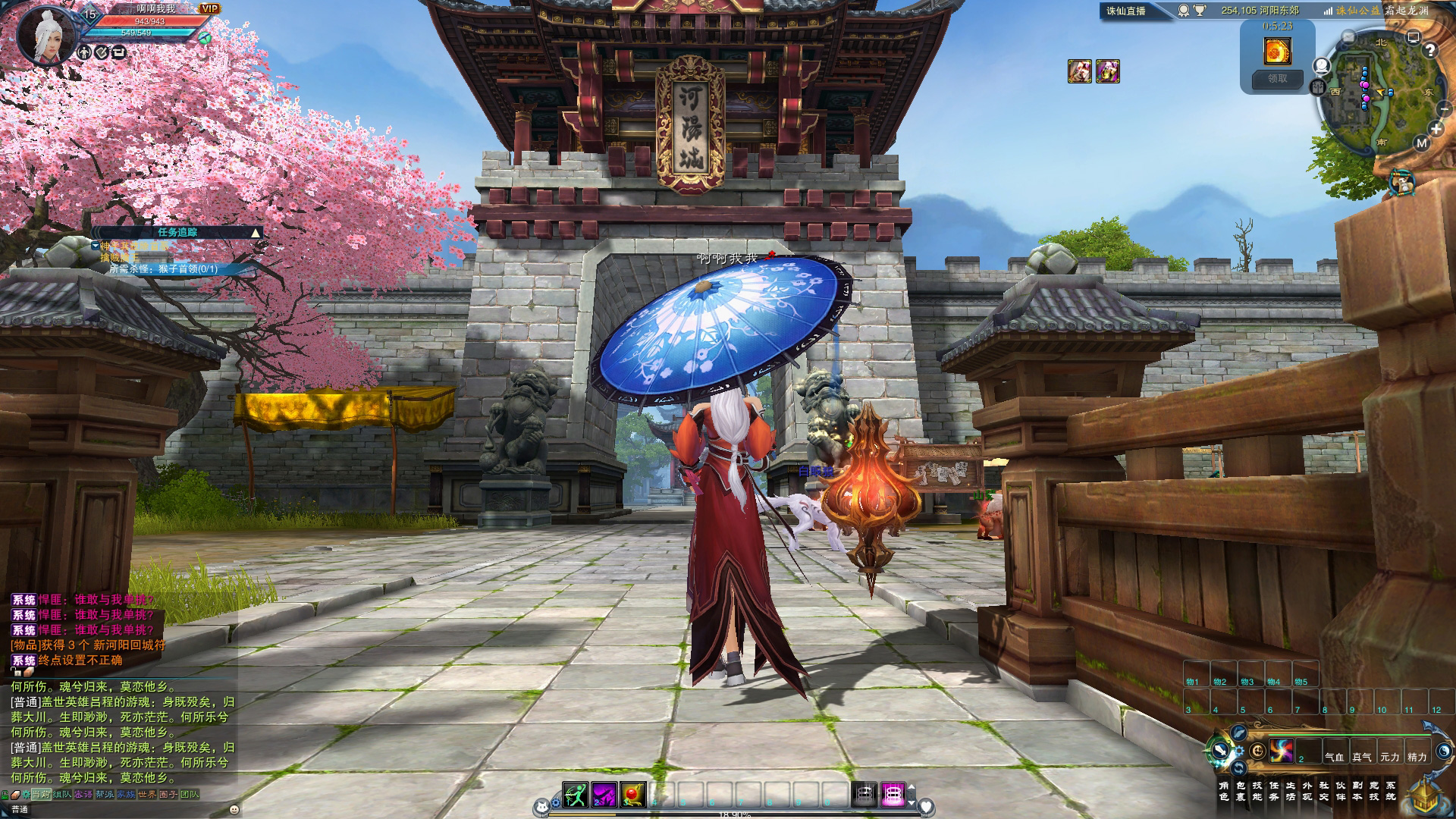Image resolution: width=1456 pixels, height=819 pixels.
Task: Open the chat emoji smiley picker
Action: (234, 809)
